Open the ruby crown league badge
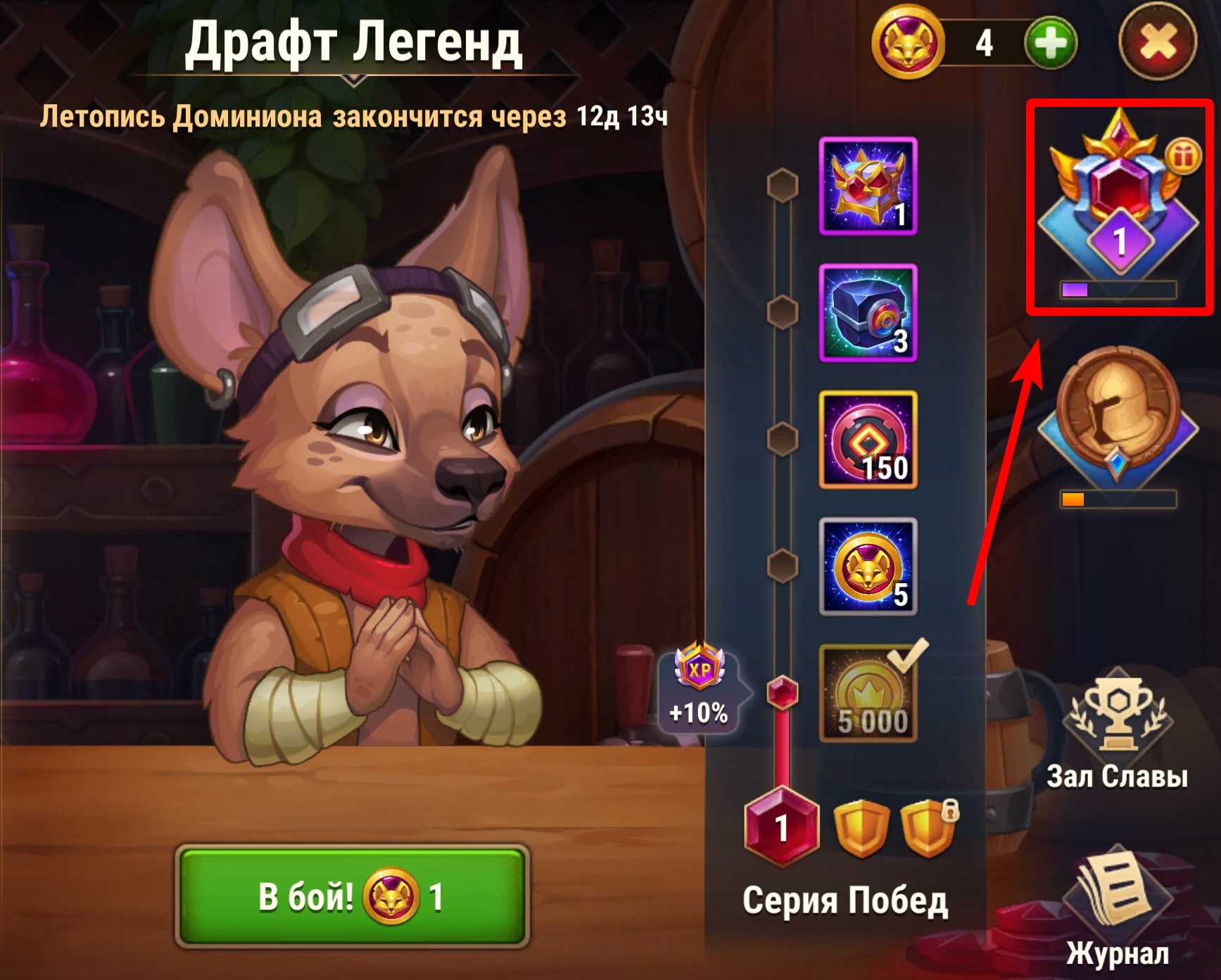The height and width of the screenshot is (980, 1221). (1118, 204)
